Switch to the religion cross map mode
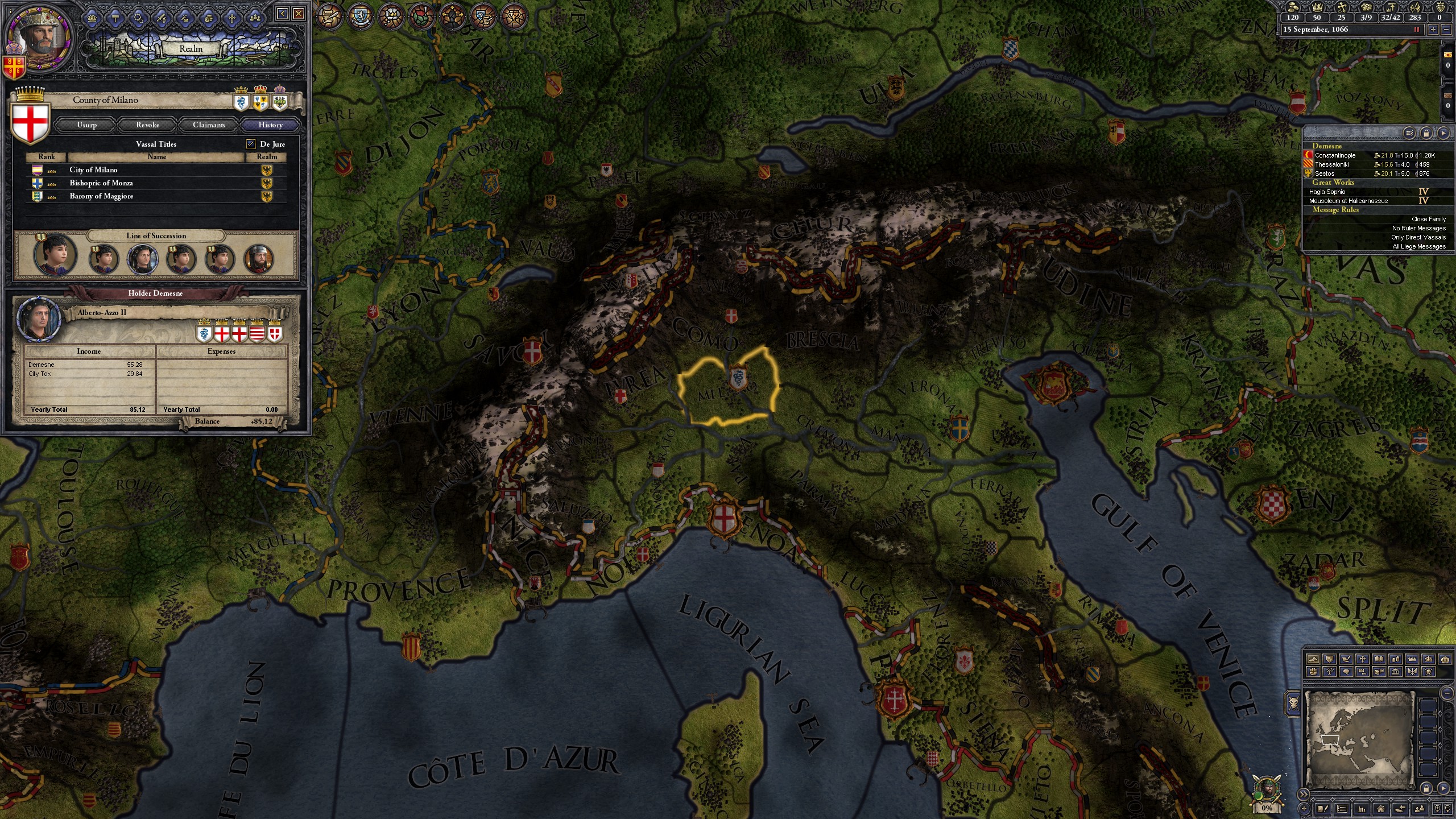This screenshot has height=819, width=1456. pos(1362,659)
